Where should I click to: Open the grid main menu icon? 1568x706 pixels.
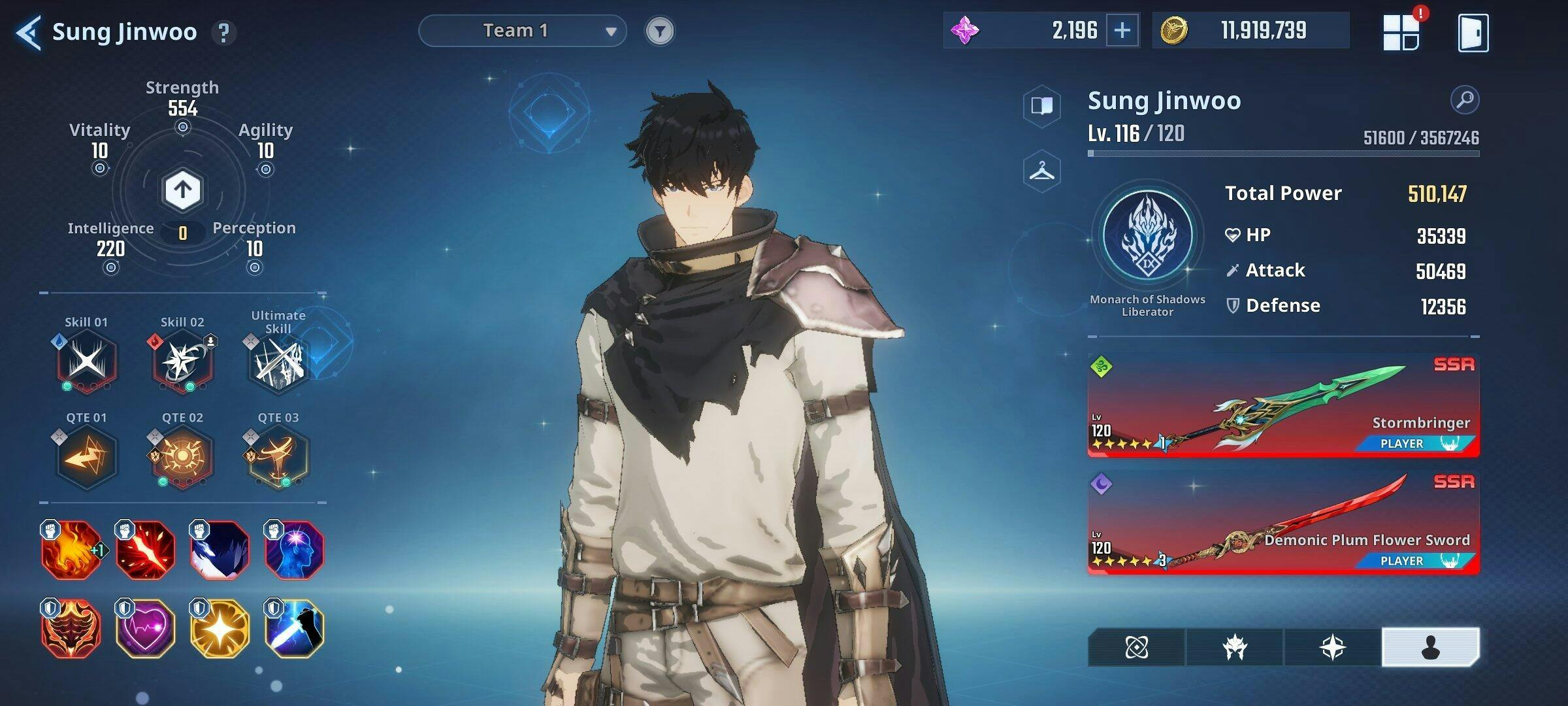pyautogui.click(x=1401, y=32)
